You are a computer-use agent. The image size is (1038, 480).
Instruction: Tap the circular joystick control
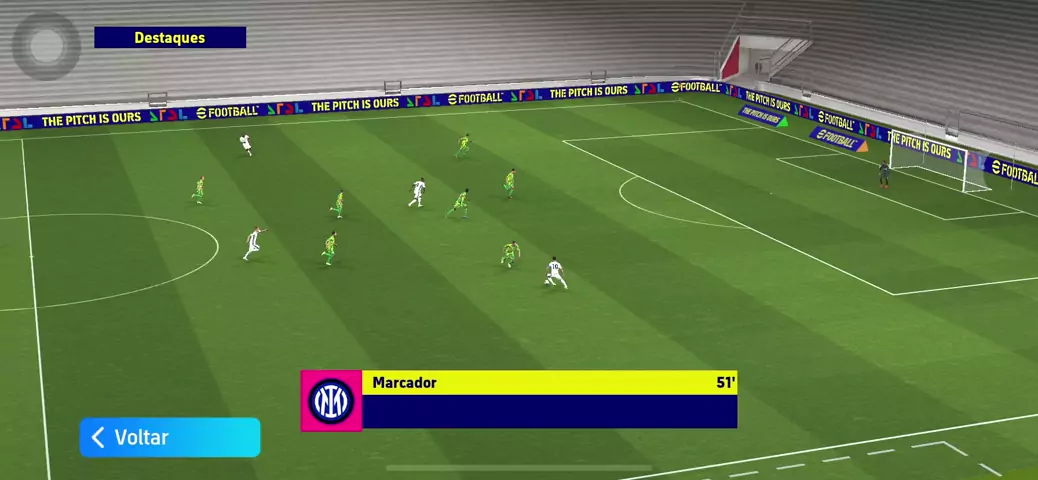(46, 45)
